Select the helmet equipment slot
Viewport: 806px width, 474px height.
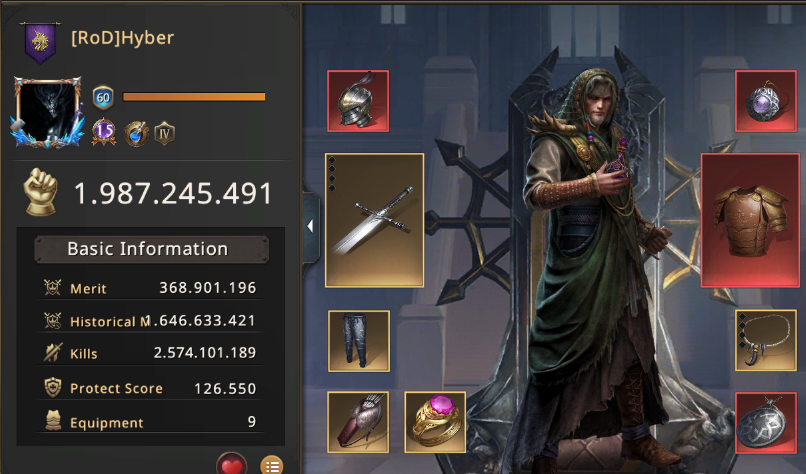(358, 101)
